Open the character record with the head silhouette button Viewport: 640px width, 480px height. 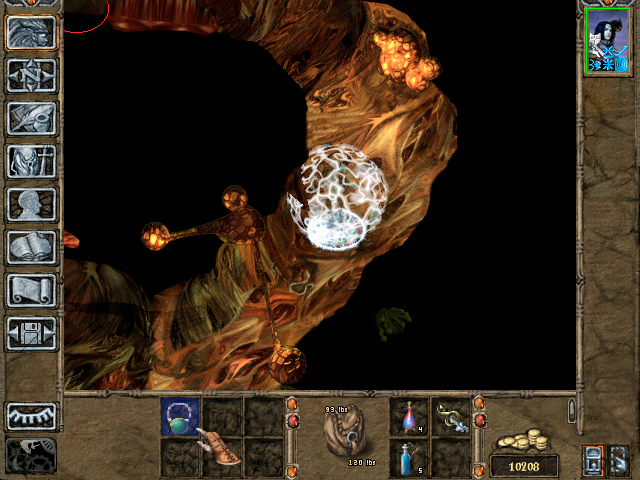(31, 204)
